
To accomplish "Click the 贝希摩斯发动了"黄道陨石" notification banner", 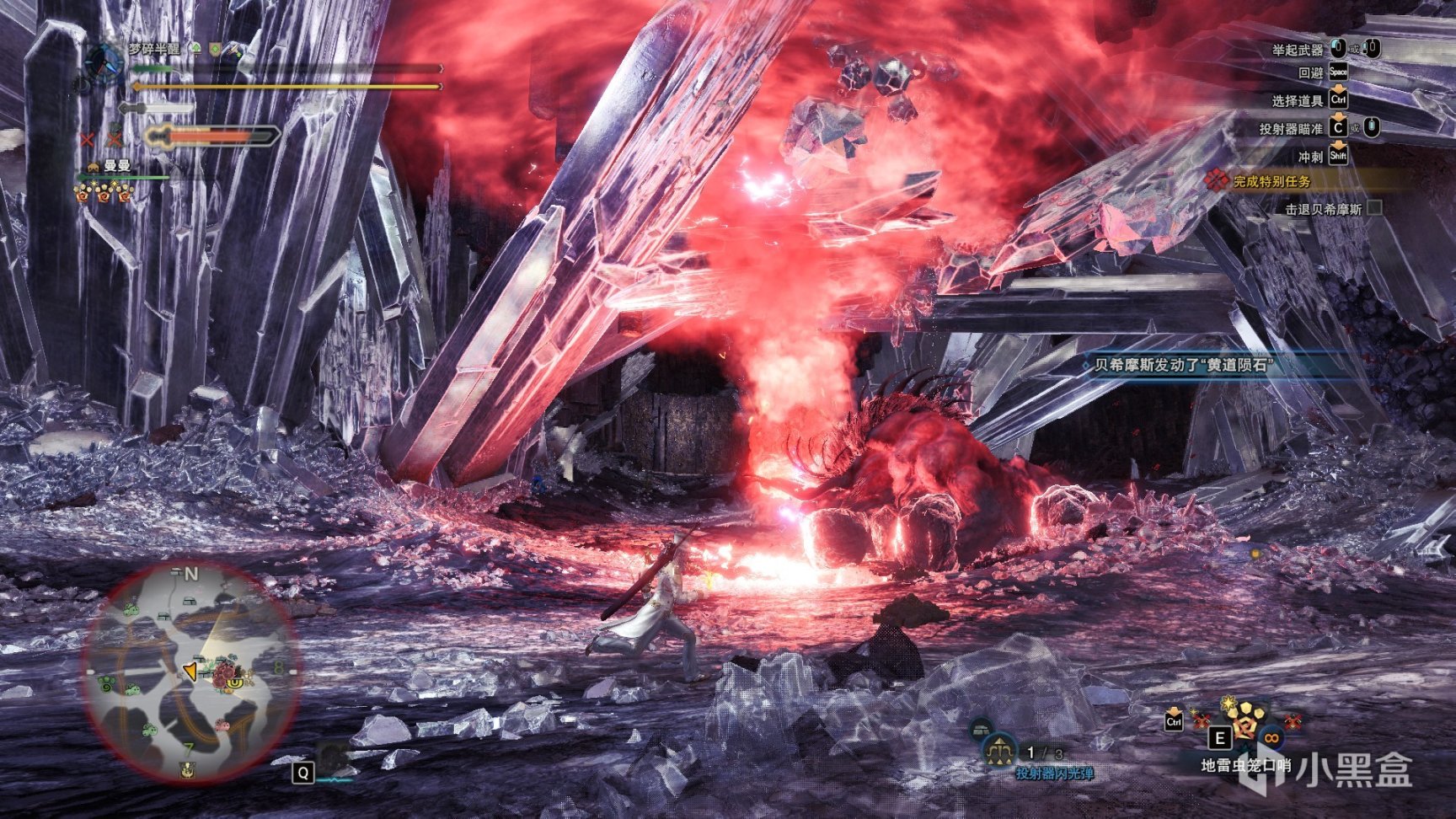I will point(1181,365).
